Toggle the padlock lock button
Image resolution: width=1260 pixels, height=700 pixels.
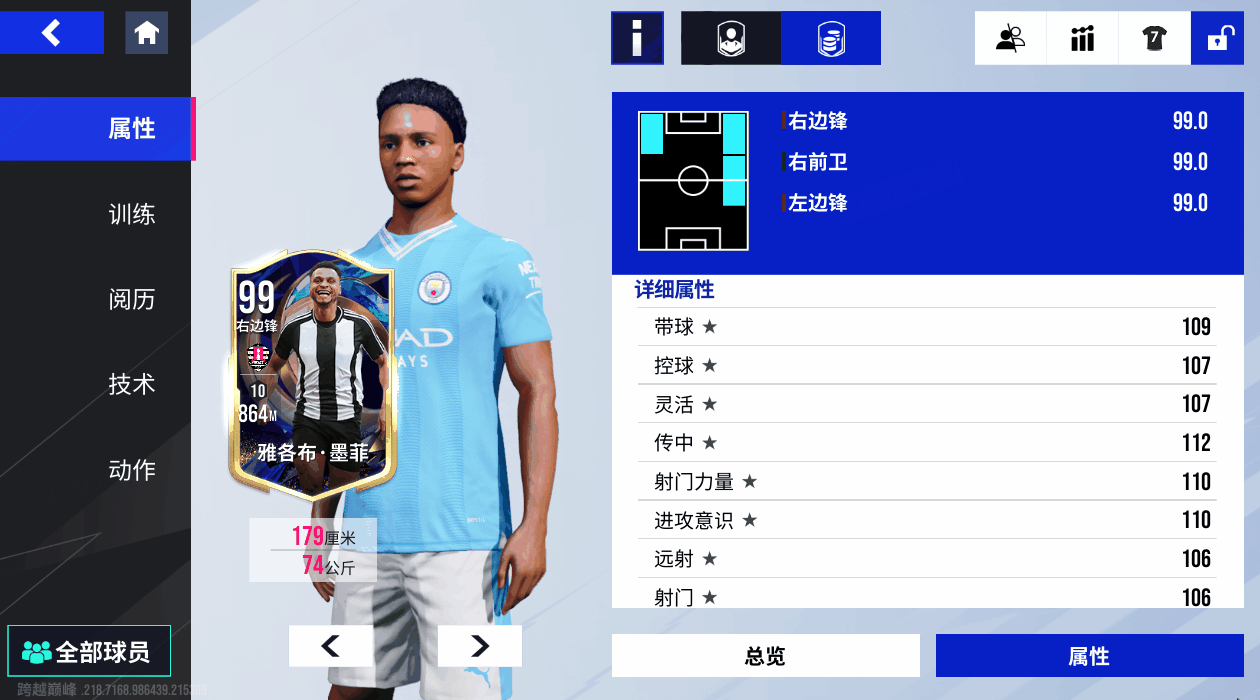point(1217,38)
